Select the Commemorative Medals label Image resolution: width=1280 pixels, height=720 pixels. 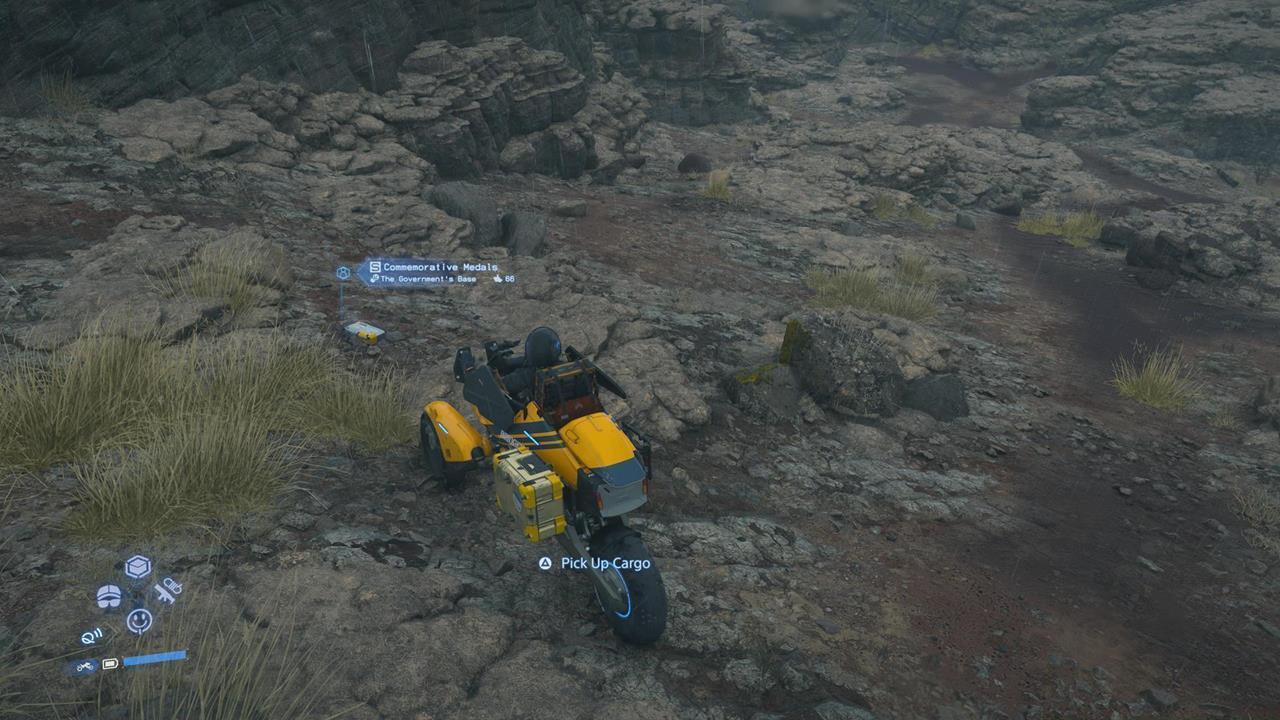tap(440, 266)
